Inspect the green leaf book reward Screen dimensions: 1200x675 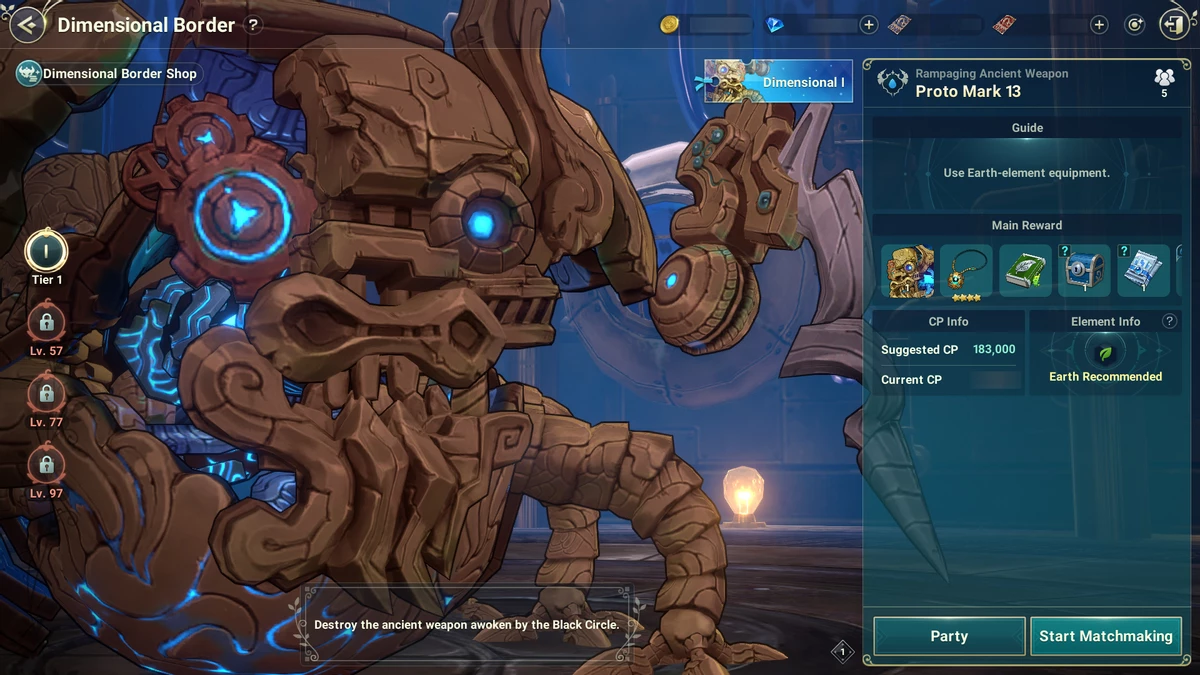pos(1025,271)
